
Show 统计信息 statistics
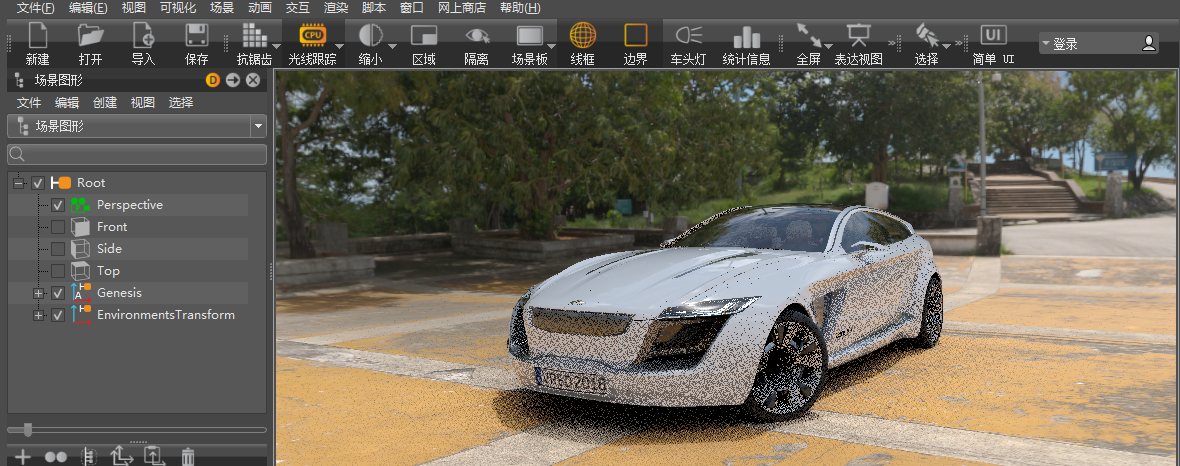point(746,44)
